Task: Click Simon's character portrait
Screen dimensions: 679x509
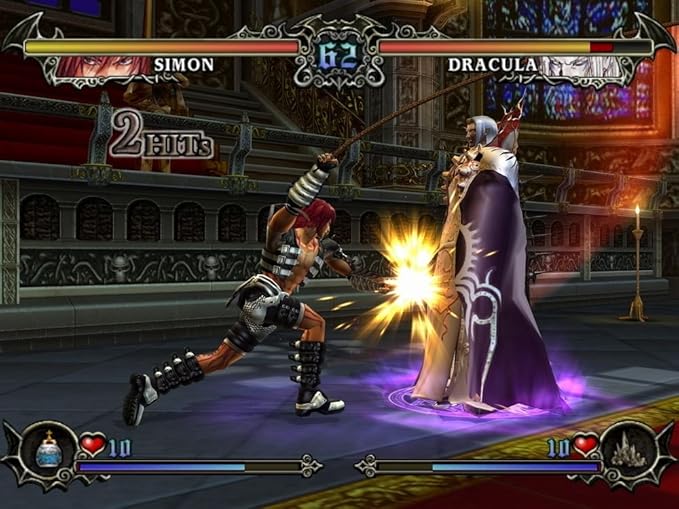Action: (102, 66)
